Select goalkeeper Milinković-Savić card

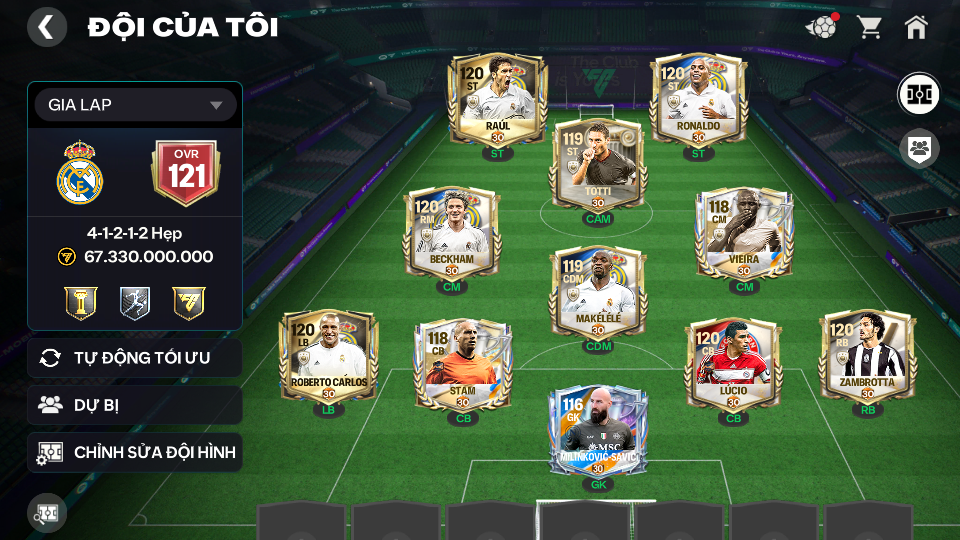click(x=597, y=432)
